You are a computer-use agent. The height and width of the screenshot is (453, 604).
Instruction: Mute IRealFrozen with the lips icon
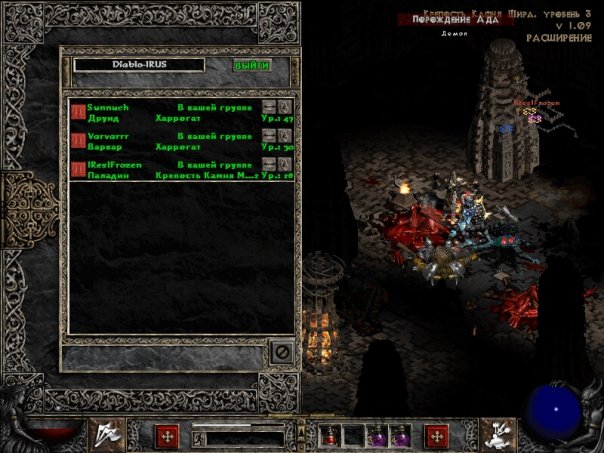pos(269,164)
